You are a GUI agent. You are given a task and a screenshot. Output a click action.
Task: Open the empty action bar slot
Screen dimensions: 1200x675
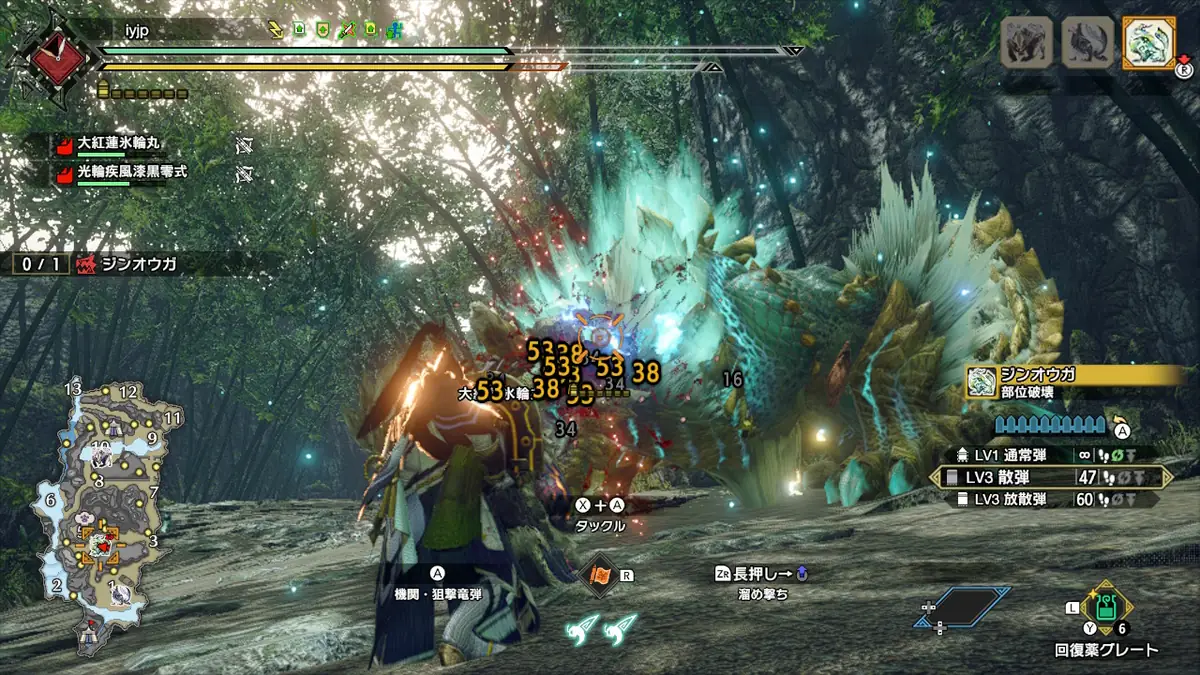click(957, 607)
